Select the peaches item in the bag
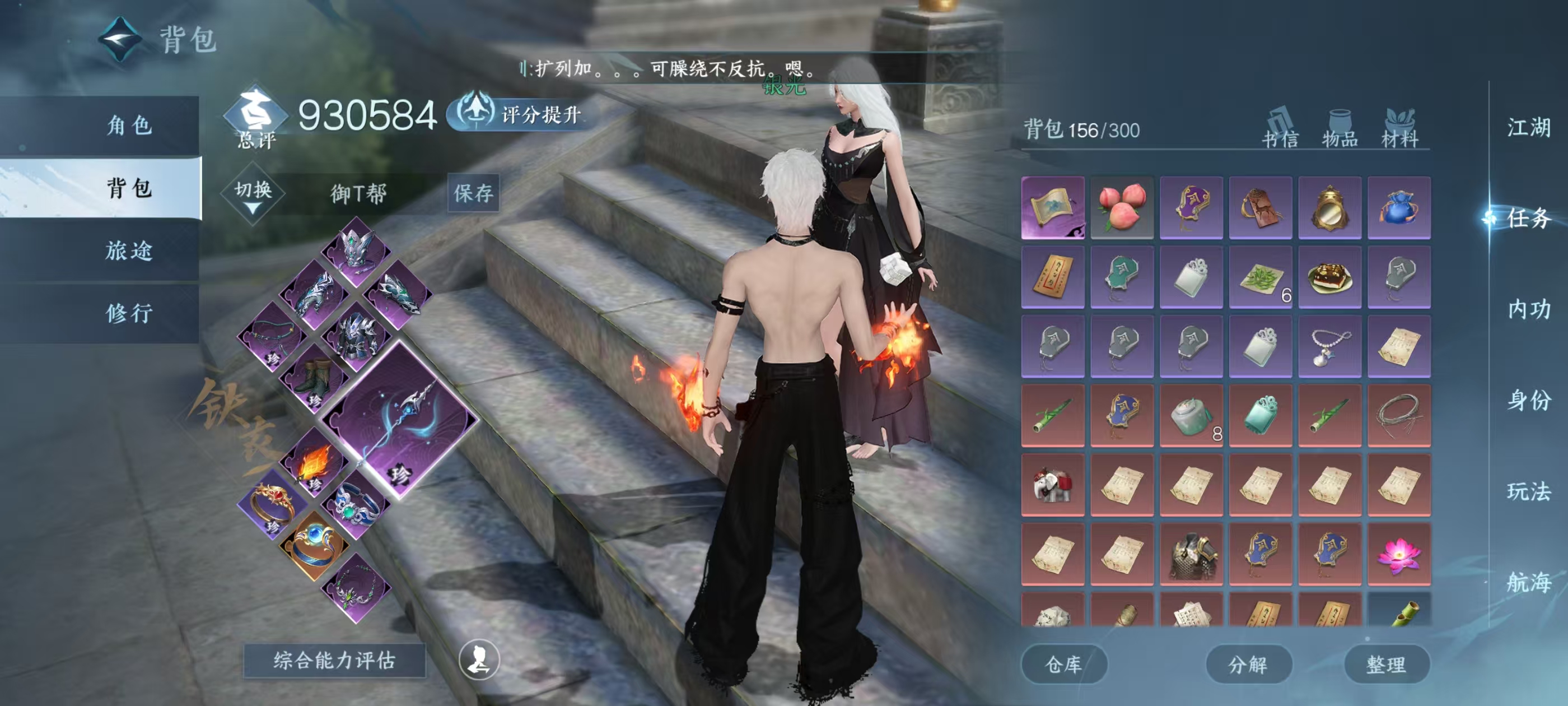 point(1122,208)
